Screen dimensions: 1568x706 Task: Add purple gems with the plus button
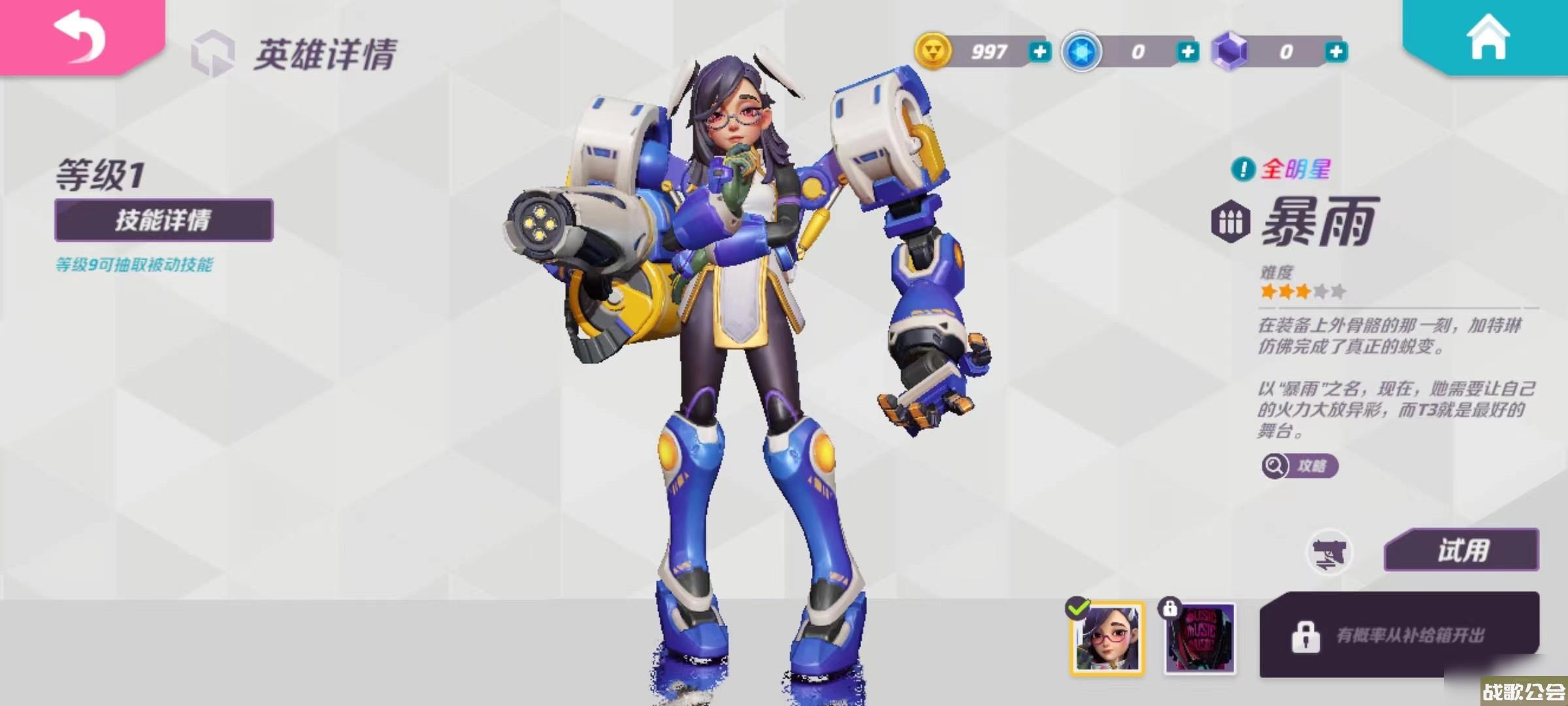(1335, 52)
